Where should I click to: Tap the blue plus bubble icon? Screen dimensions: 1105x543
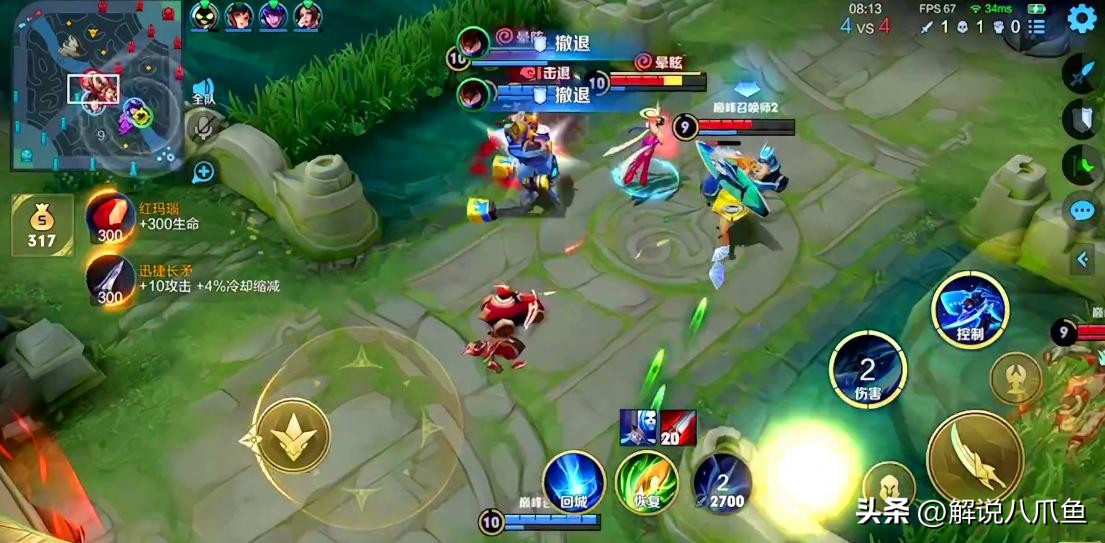pos(204,171)
